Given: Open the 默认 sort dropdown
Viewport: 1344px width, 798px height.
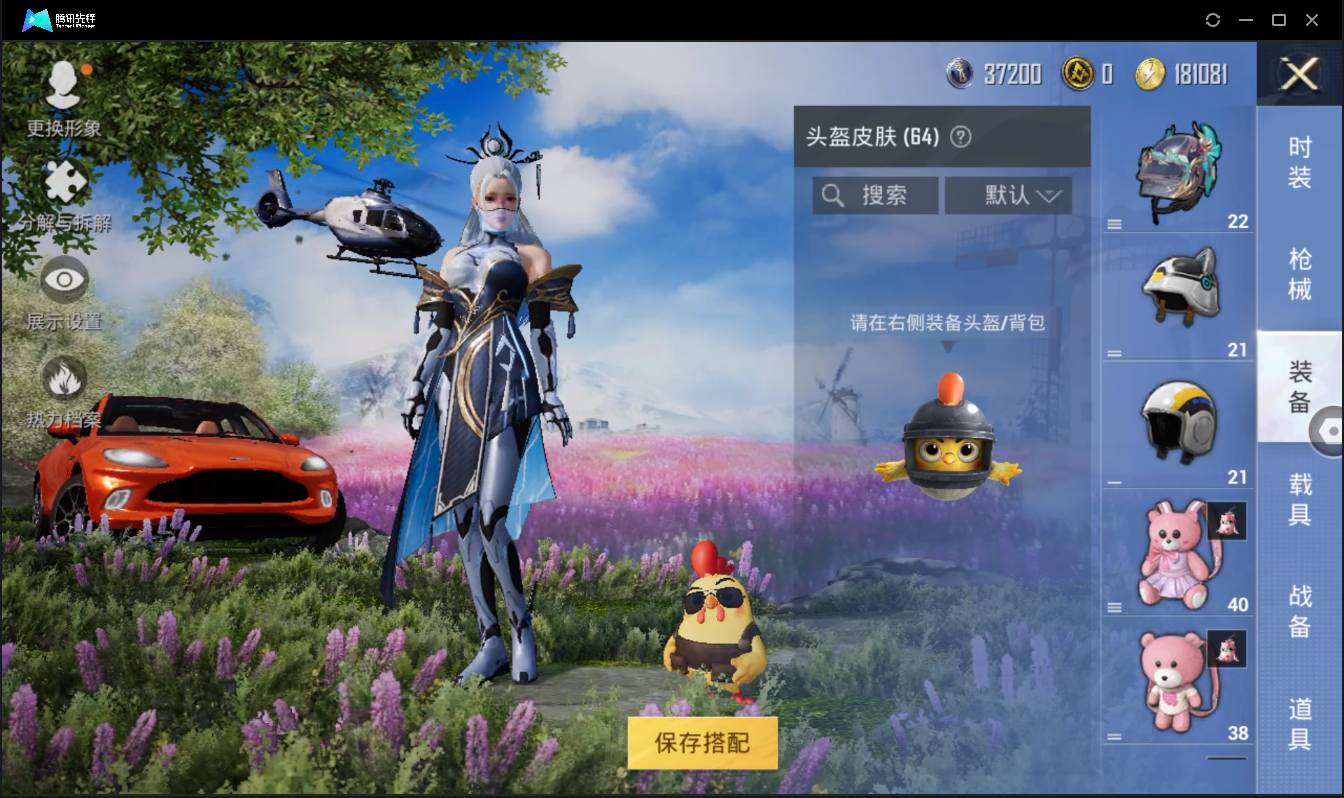Looking at the screenshot, I should tap(1008, 195).
